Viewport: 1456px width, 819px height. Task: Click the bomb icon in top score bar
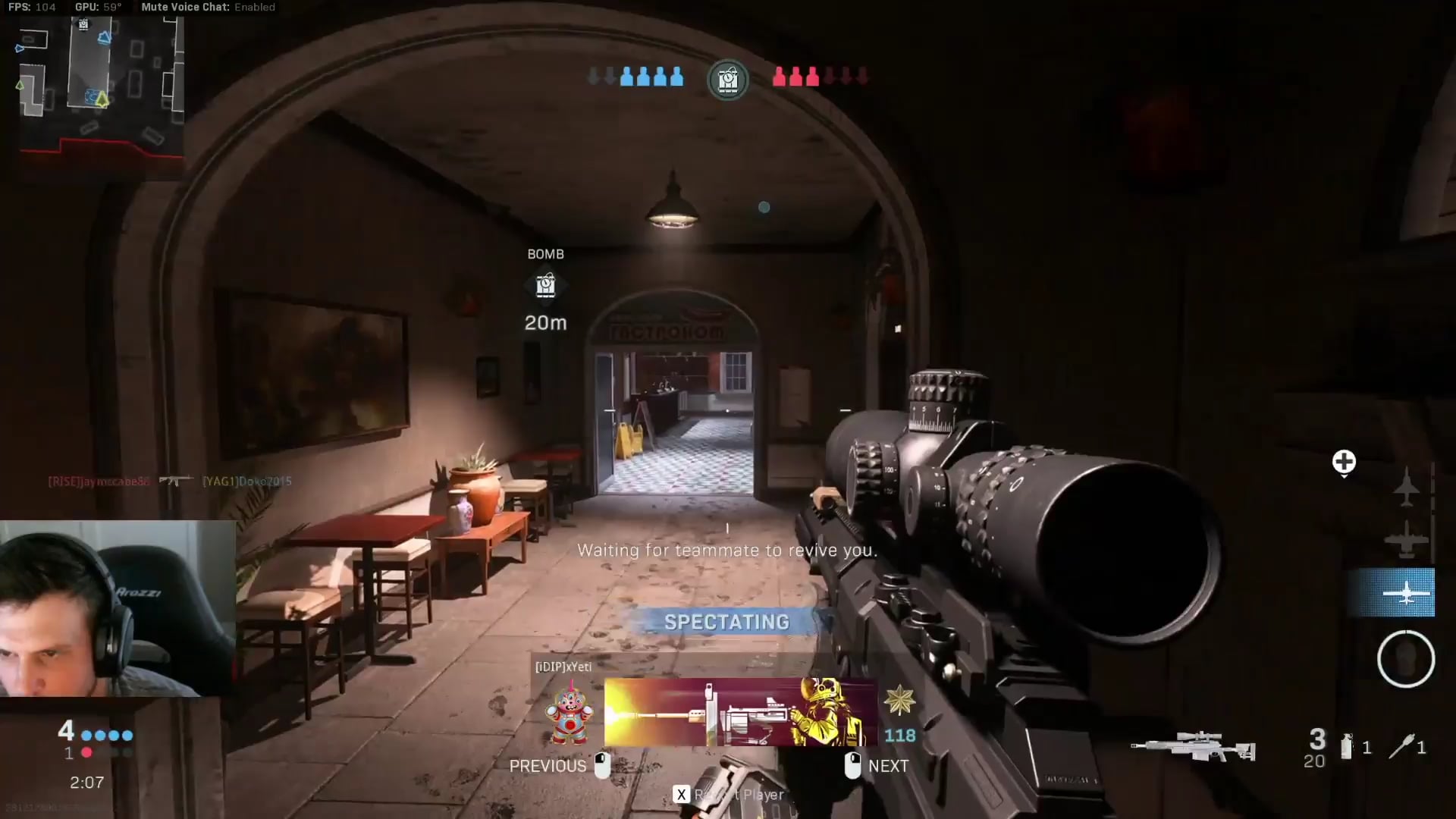(x=726, y=79)
